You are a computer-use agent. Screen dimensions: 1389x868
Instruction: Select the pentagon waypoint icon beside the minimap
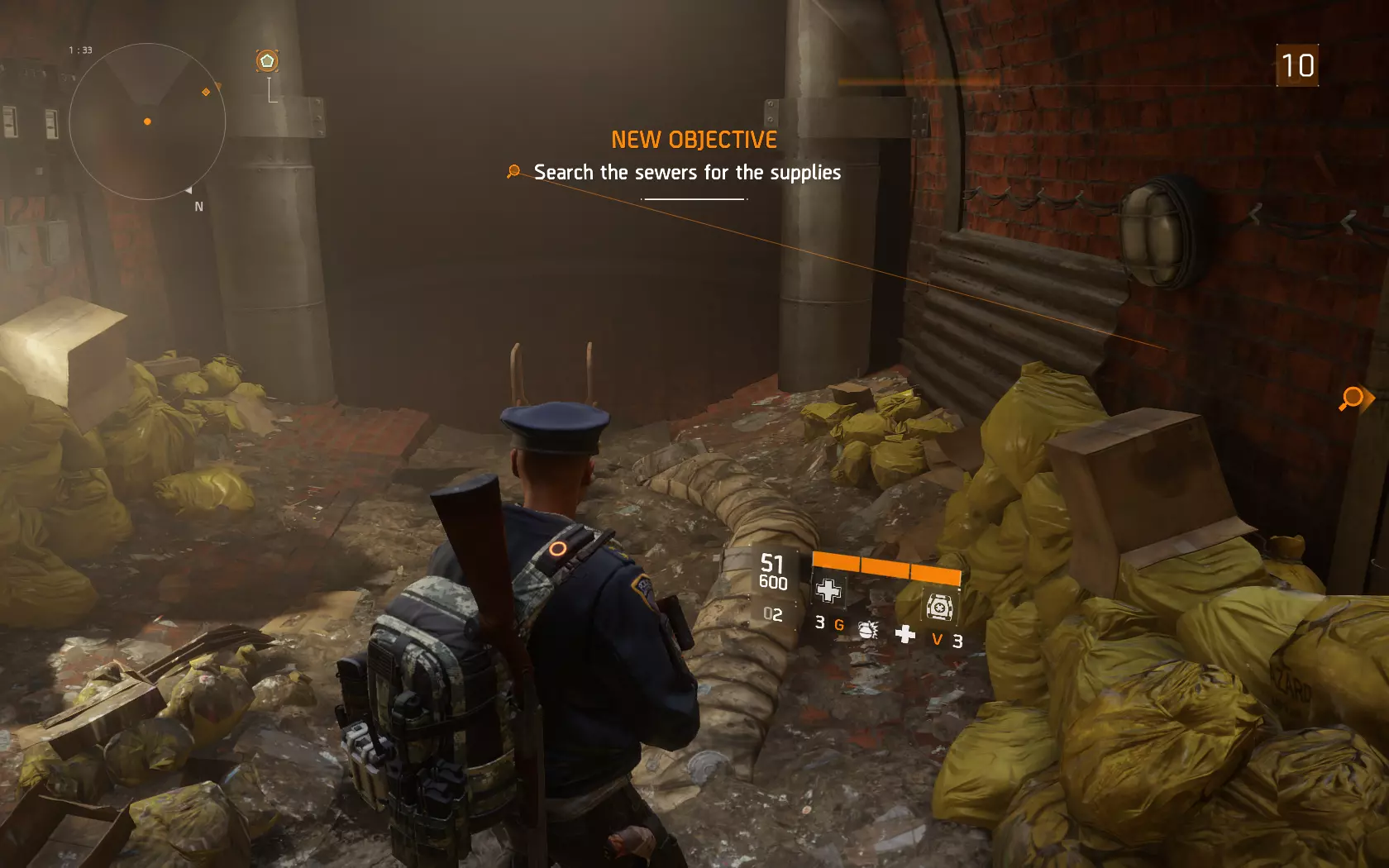267,61
